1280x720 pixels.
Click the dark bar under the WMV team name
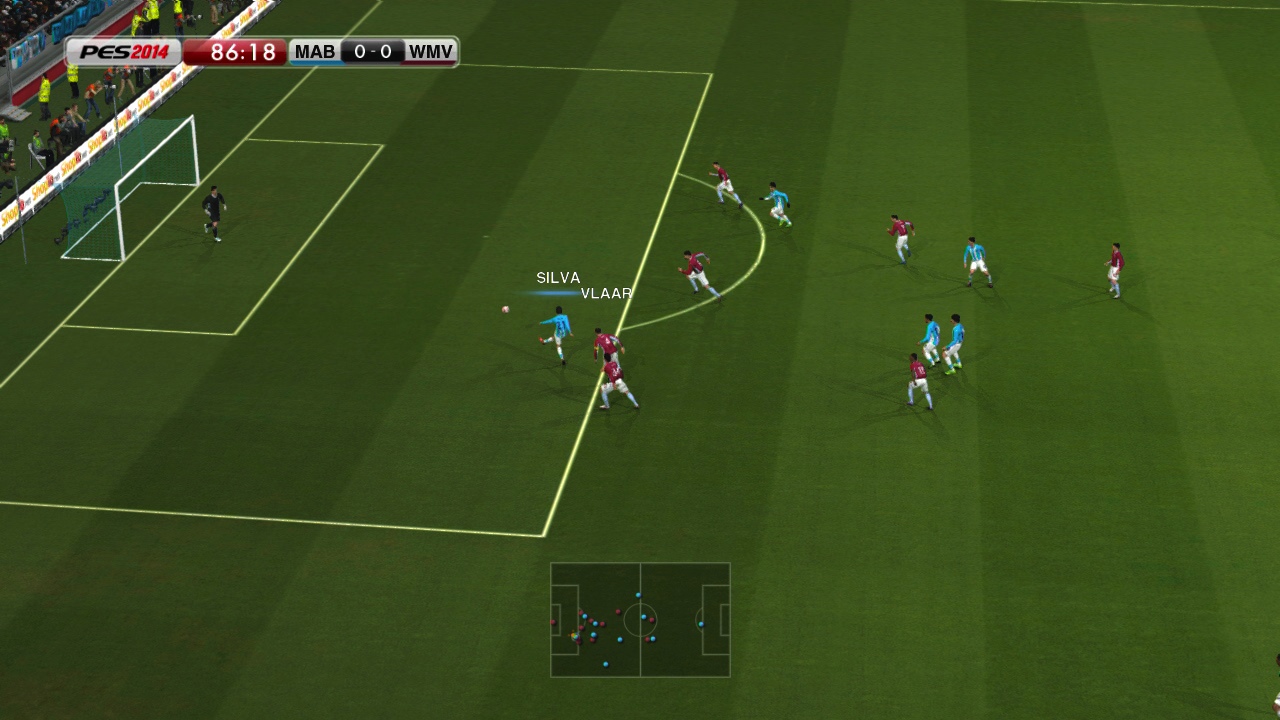pos(428,62)
